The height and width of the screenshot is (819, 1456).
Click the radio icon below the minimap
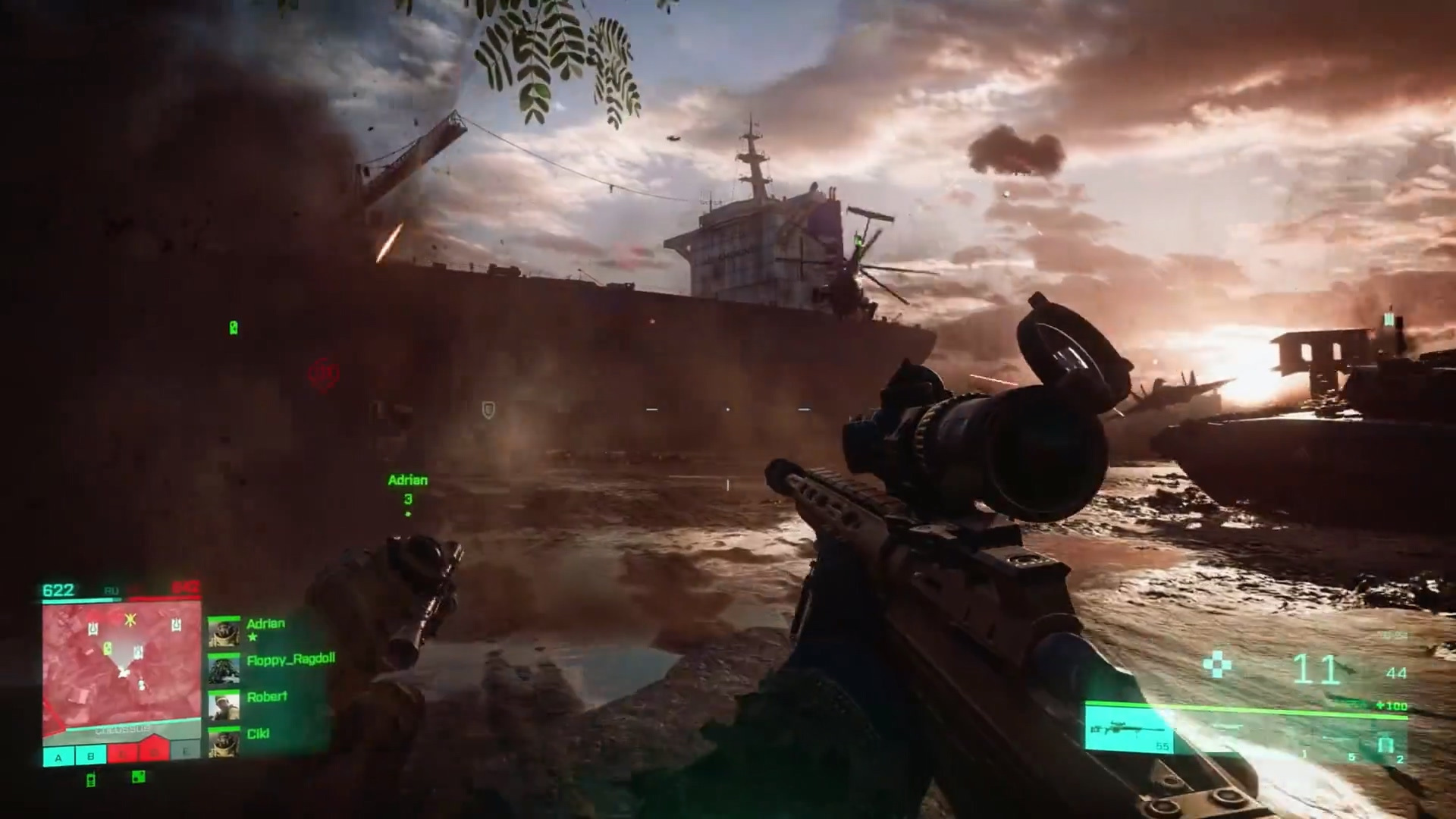pos(91,780)
